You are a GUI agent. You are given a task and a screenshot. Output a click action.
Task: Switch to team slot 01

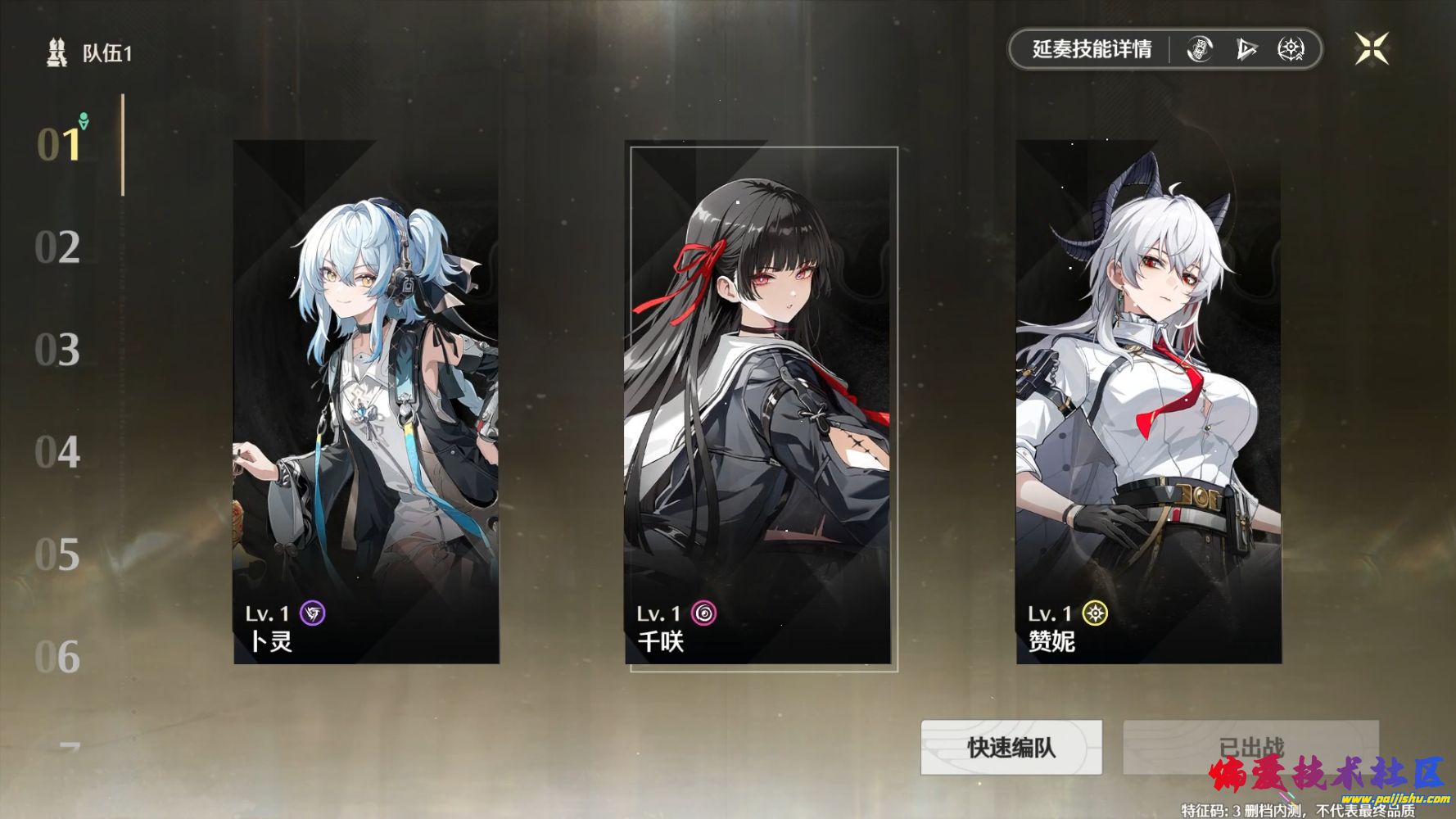pyautogui.click(x=59, y=145)
